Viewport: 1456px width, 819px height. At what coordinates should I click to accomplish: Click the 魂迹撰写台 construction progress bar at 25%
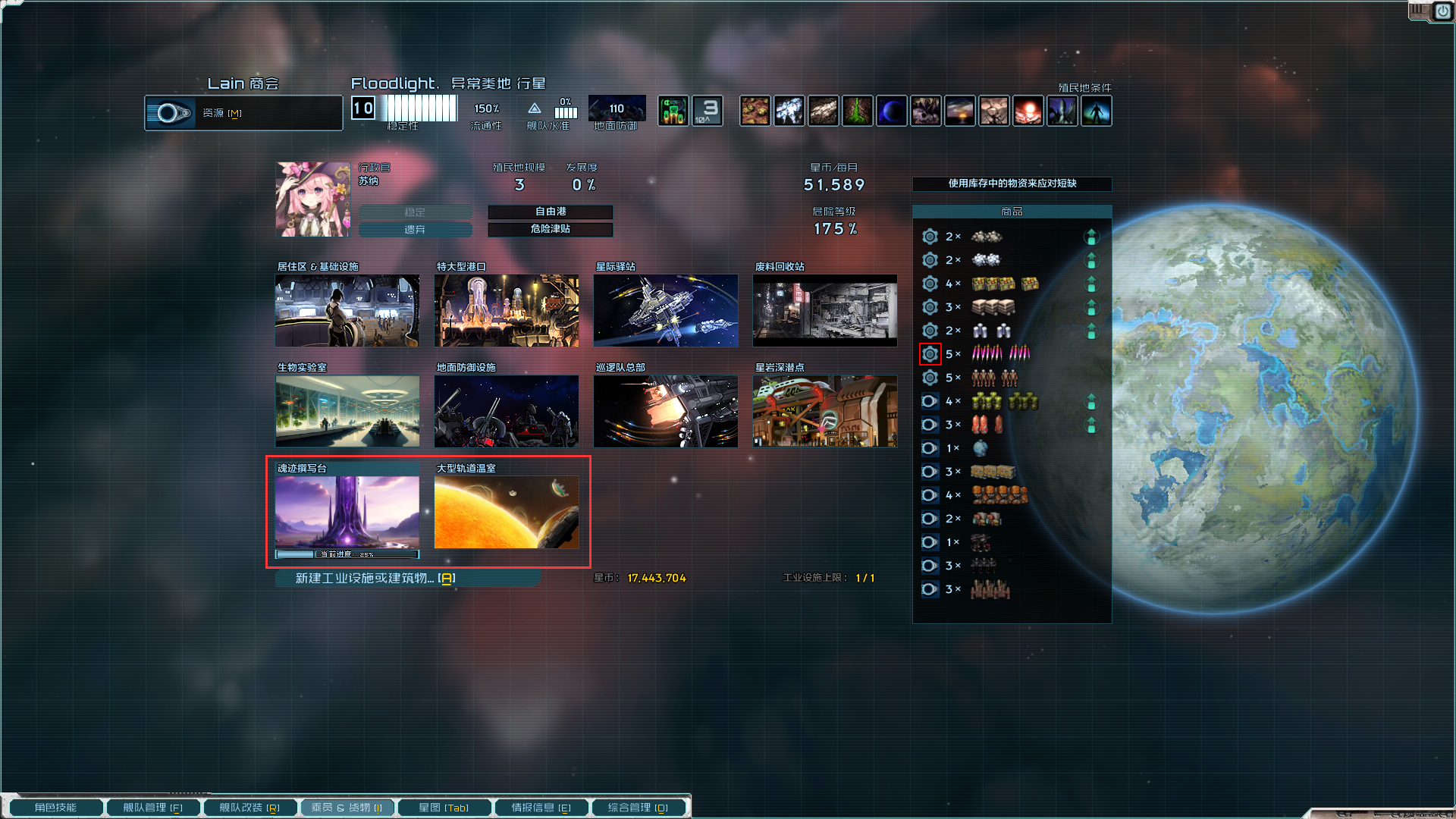point(347,554)
